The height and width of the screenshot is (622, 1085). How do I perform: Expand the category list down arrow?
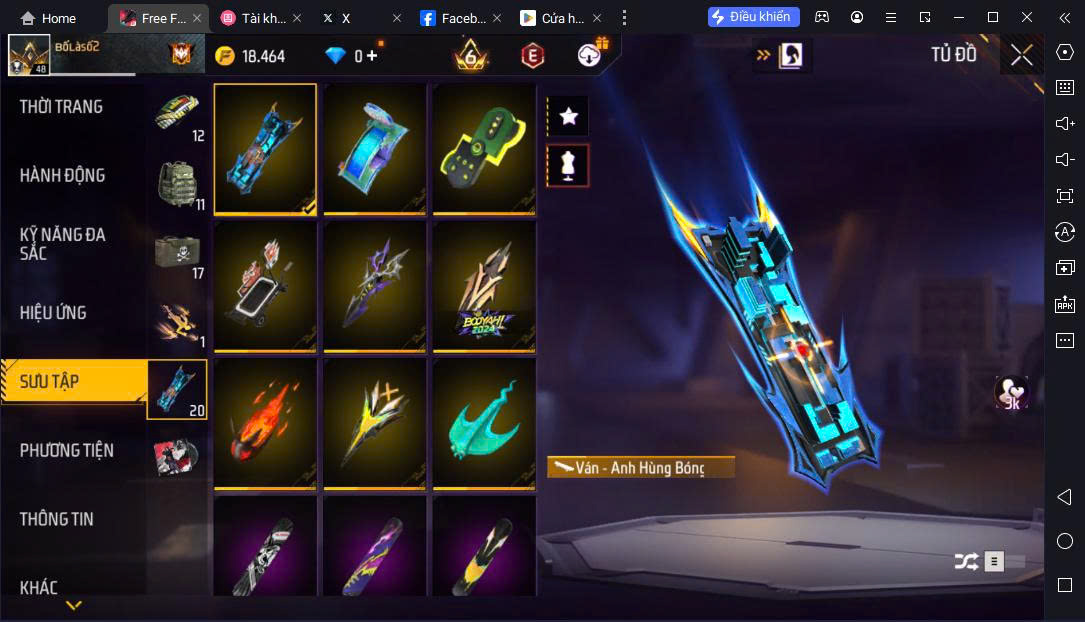pos(74,605)
